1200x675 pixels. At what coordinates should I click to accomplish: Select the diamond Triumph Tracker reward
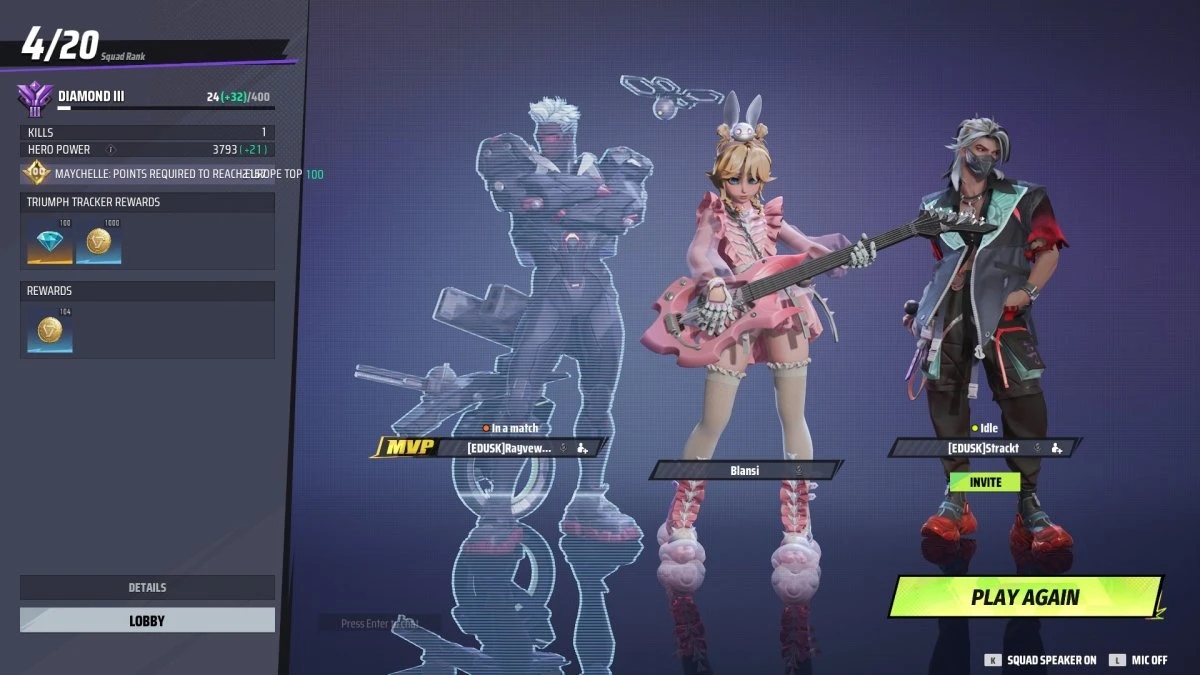point(50,243)
